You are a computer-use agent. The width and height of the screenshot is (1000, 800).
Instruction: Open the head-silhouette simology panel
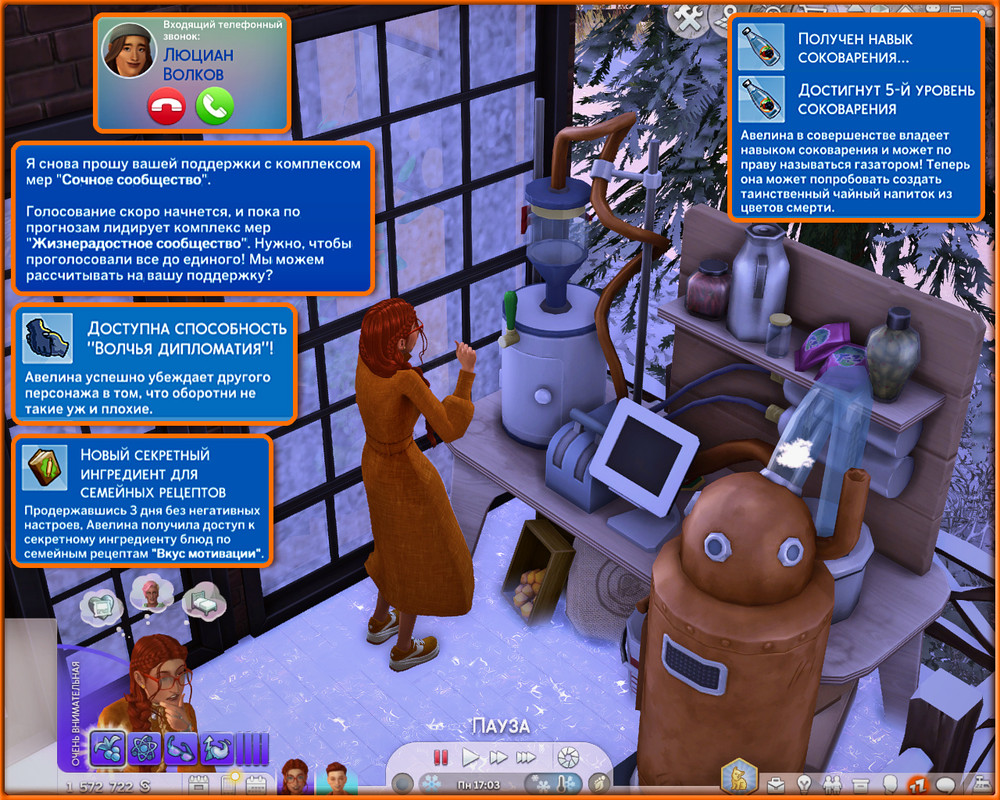(890, 783)
